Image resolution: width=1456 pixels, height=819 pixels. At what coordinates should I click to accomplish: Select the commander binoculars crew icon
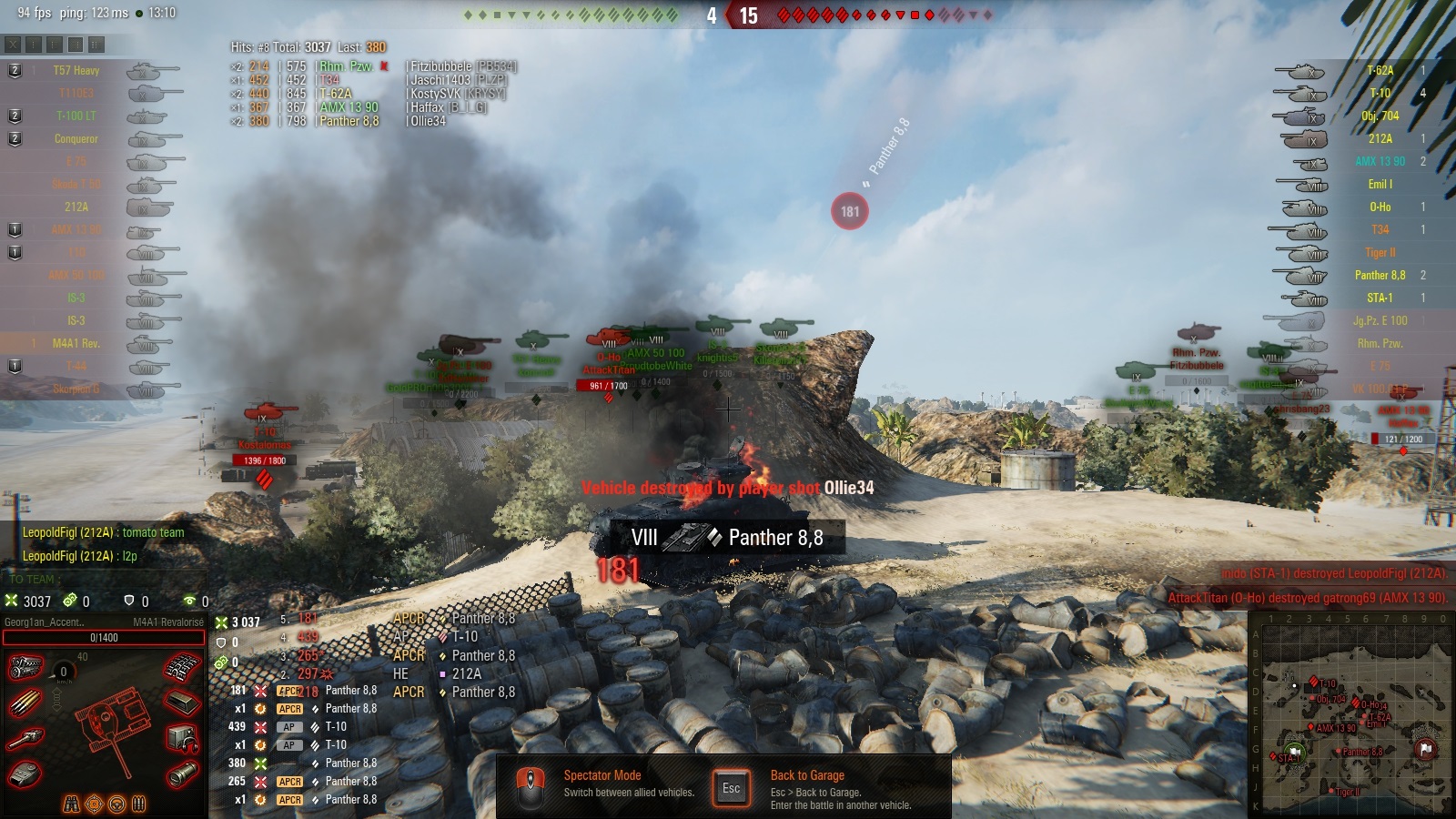(72, 804)
